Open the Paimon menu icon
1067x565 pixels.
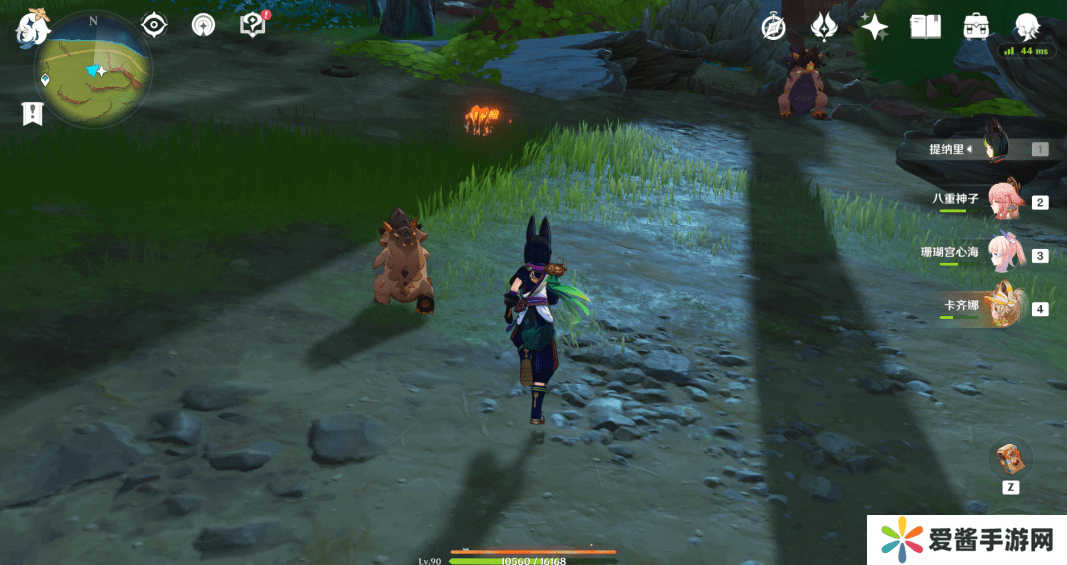coord(32,26)
